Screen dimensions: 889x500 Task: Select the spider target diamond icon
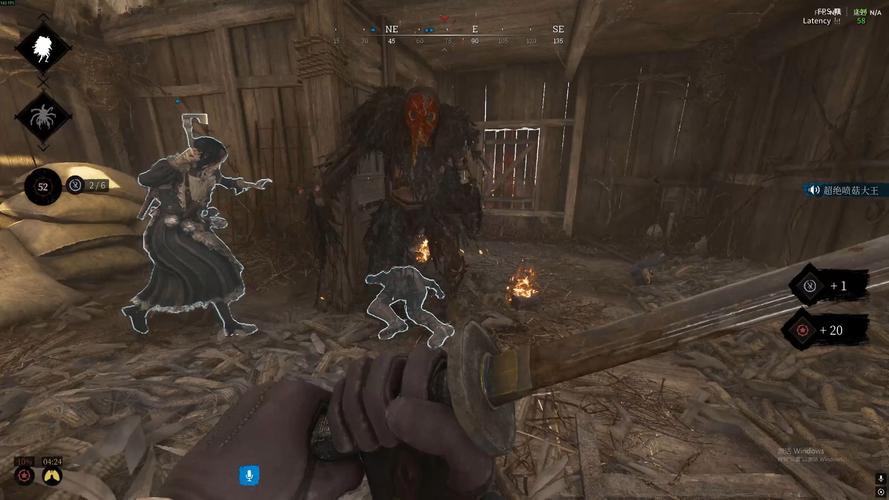(x=42, y=117)
